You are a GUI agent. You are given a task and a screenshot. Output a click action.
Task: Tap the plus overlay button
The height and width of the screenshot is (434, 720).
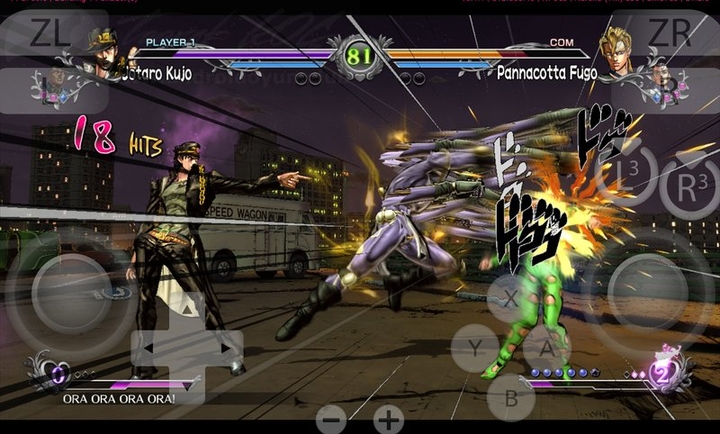point(388,419)
